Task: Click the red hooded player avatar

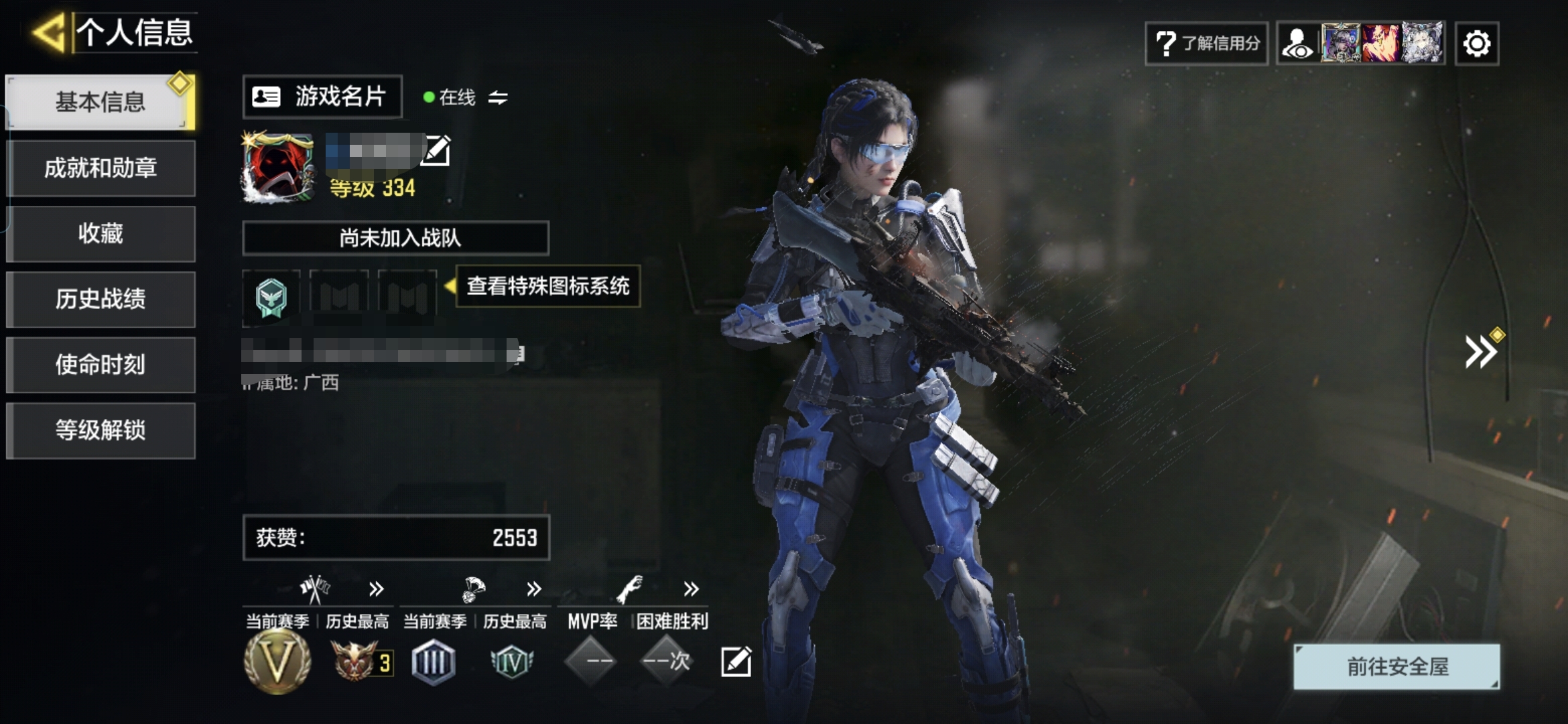Action: [278, 167]
